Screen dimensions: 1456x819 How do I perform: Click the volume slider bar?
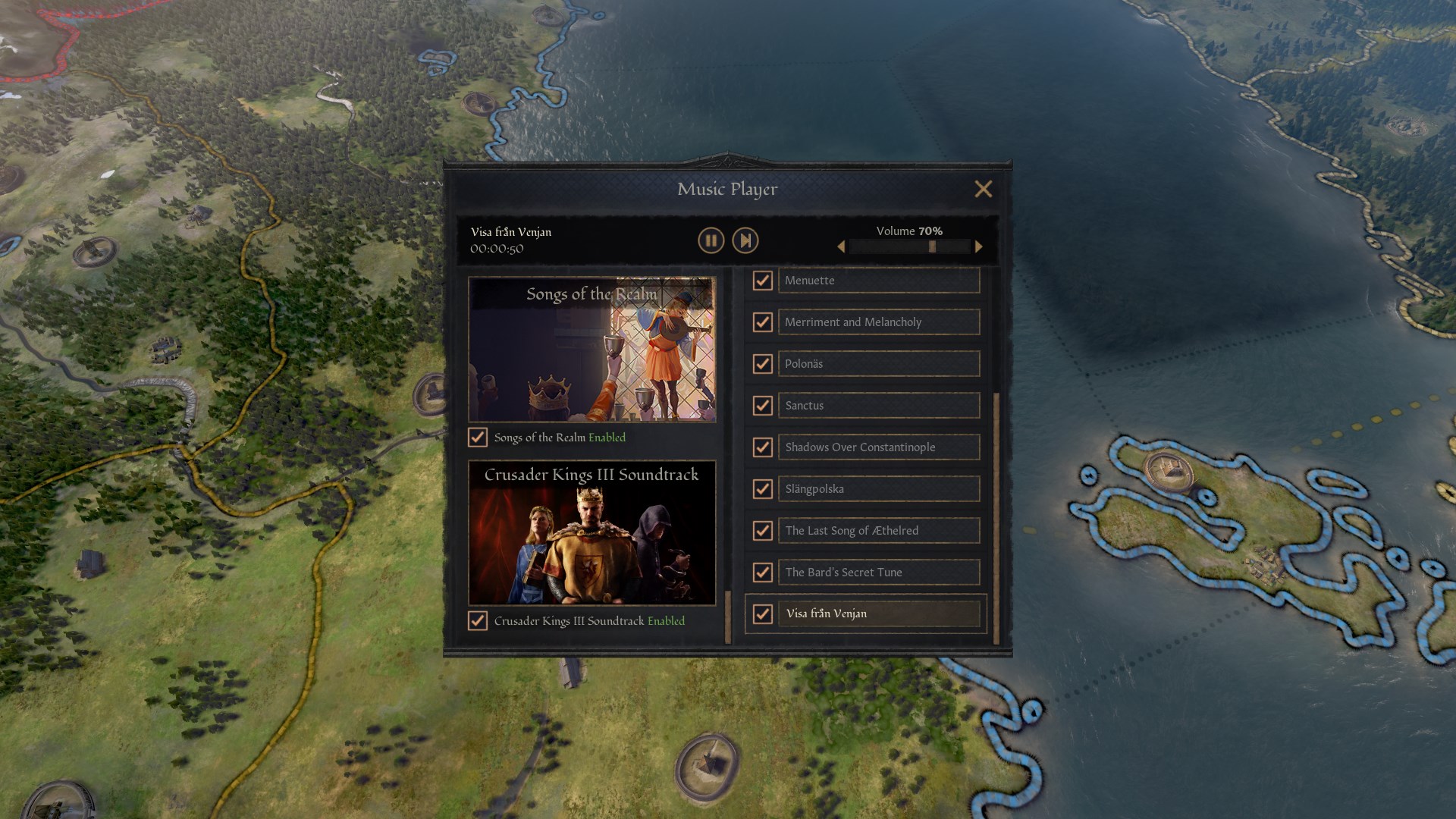(909, 246)
